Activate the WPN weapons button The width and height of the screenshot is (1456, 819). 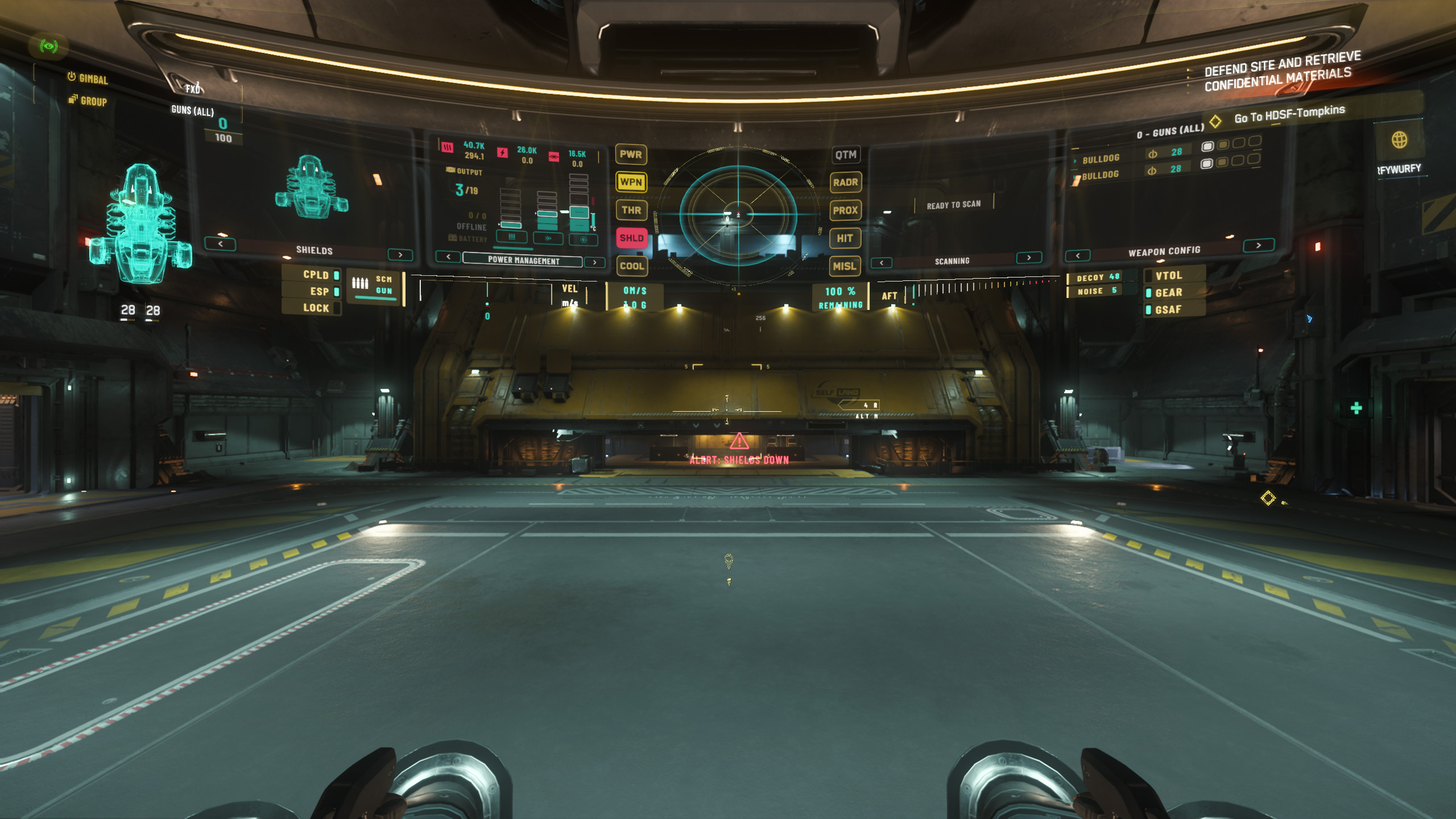(631, 182)
